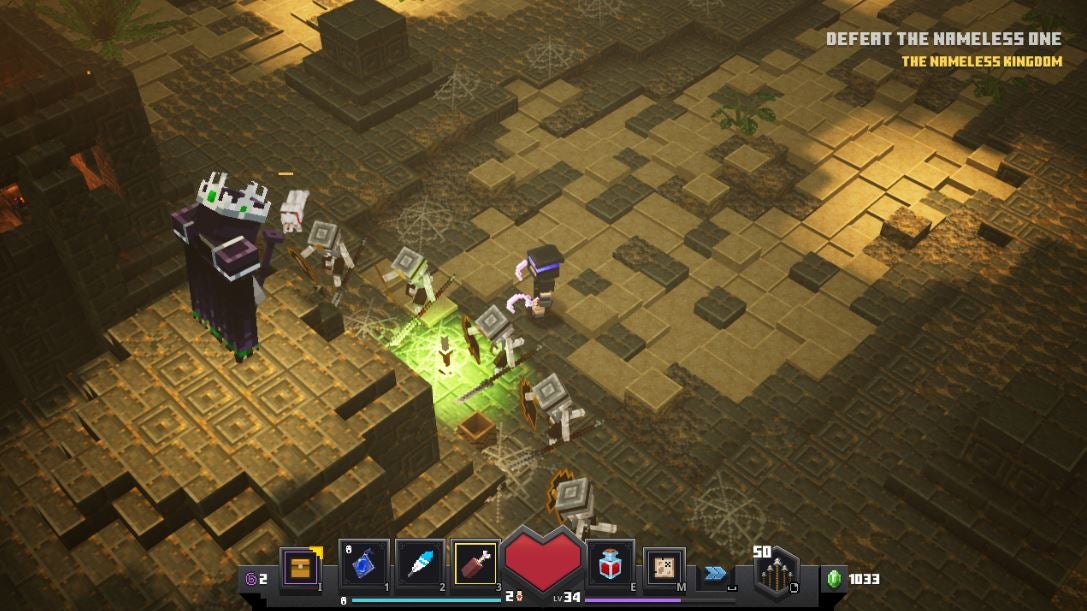The height and width of the screenshot is (611, 1087).
Task: Click the arrow quiver hexagon icon
Action: point(775,574)
